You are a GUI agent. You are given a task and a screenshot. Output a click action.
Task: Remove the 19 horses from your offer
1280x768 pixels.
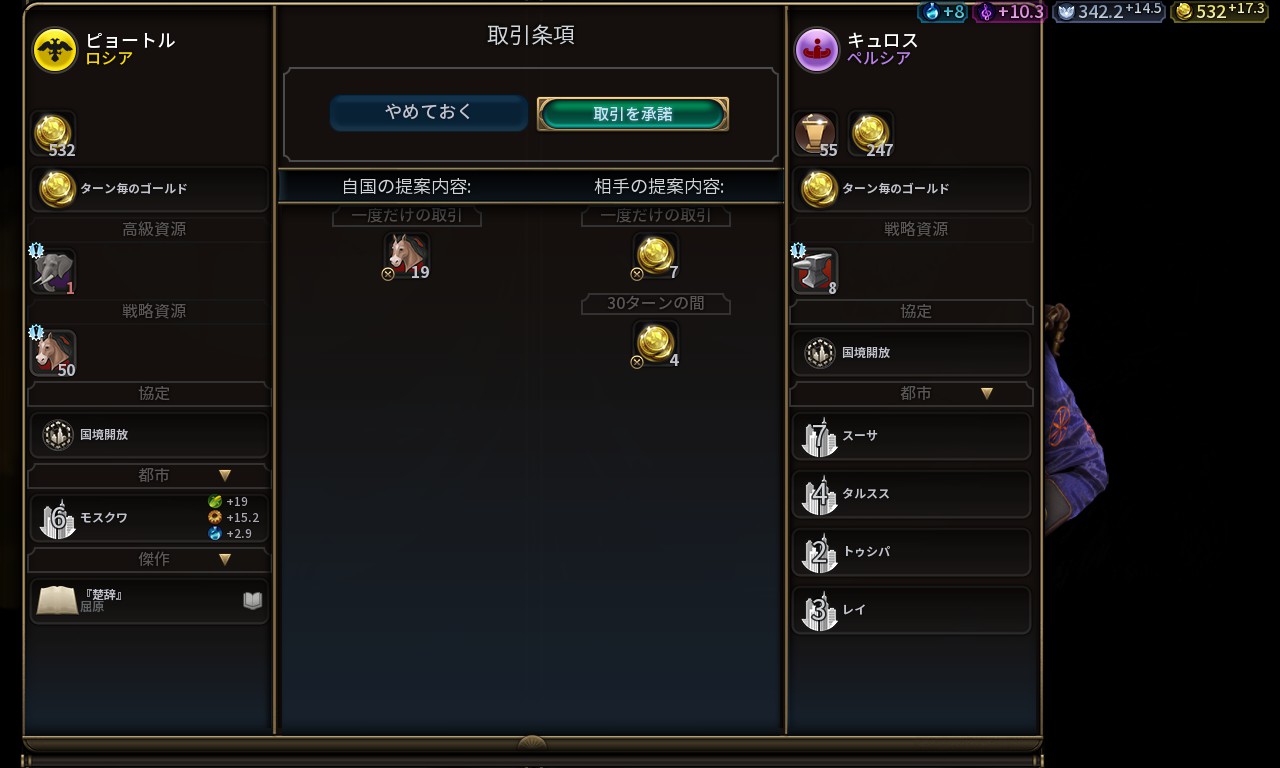pos(407,255)
